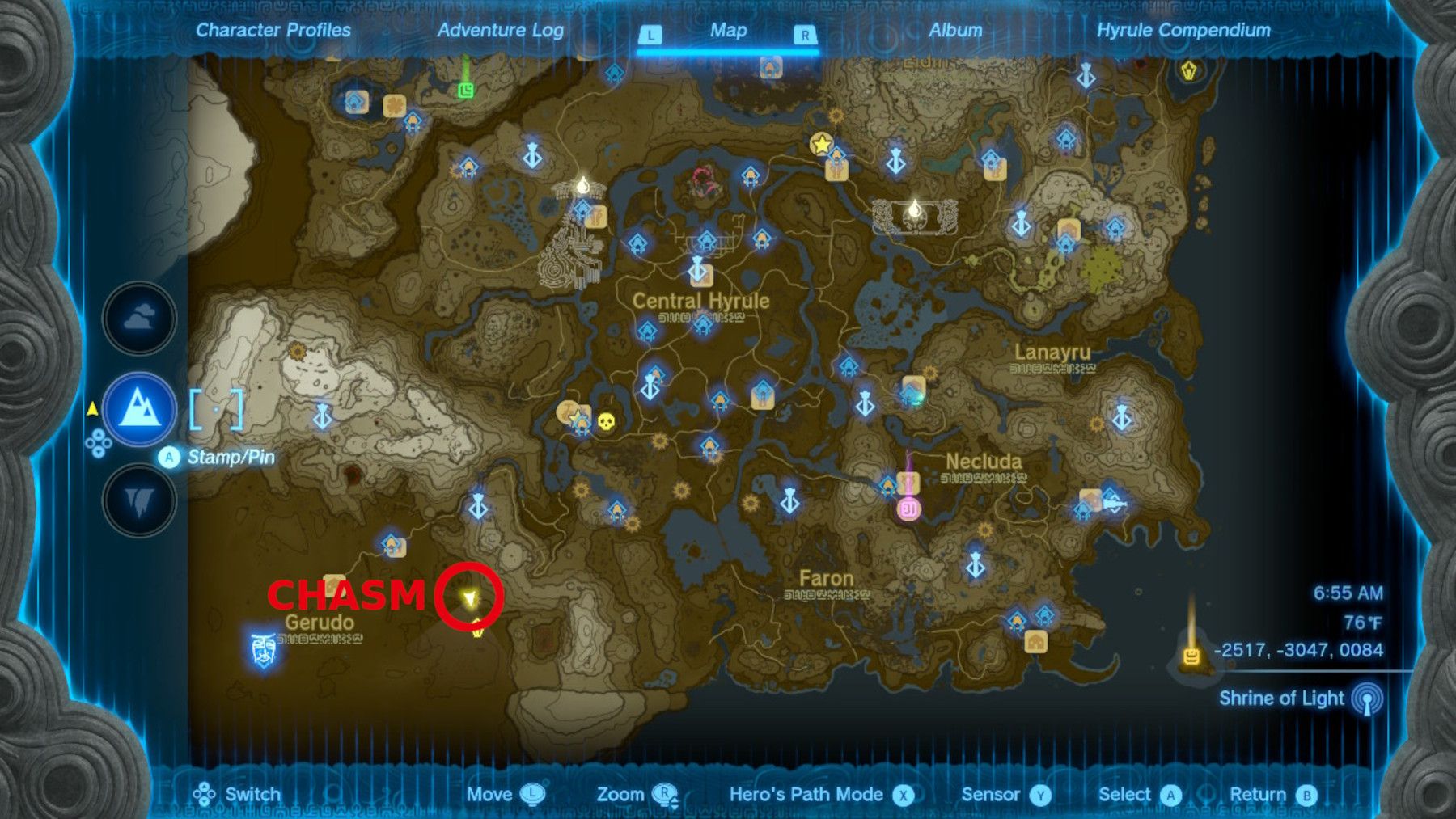The image size is (1456, 819).
Task: Open the Adventure Log tab
Action: (501, 32)
